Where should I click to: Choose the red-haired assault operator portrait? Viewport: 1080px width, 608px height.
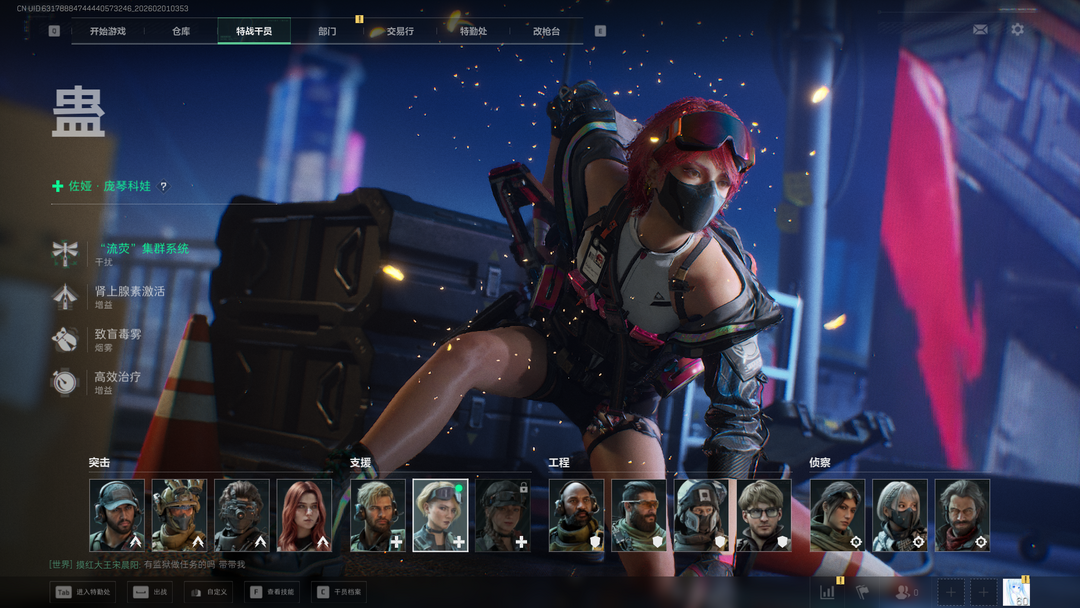point(304,515)
